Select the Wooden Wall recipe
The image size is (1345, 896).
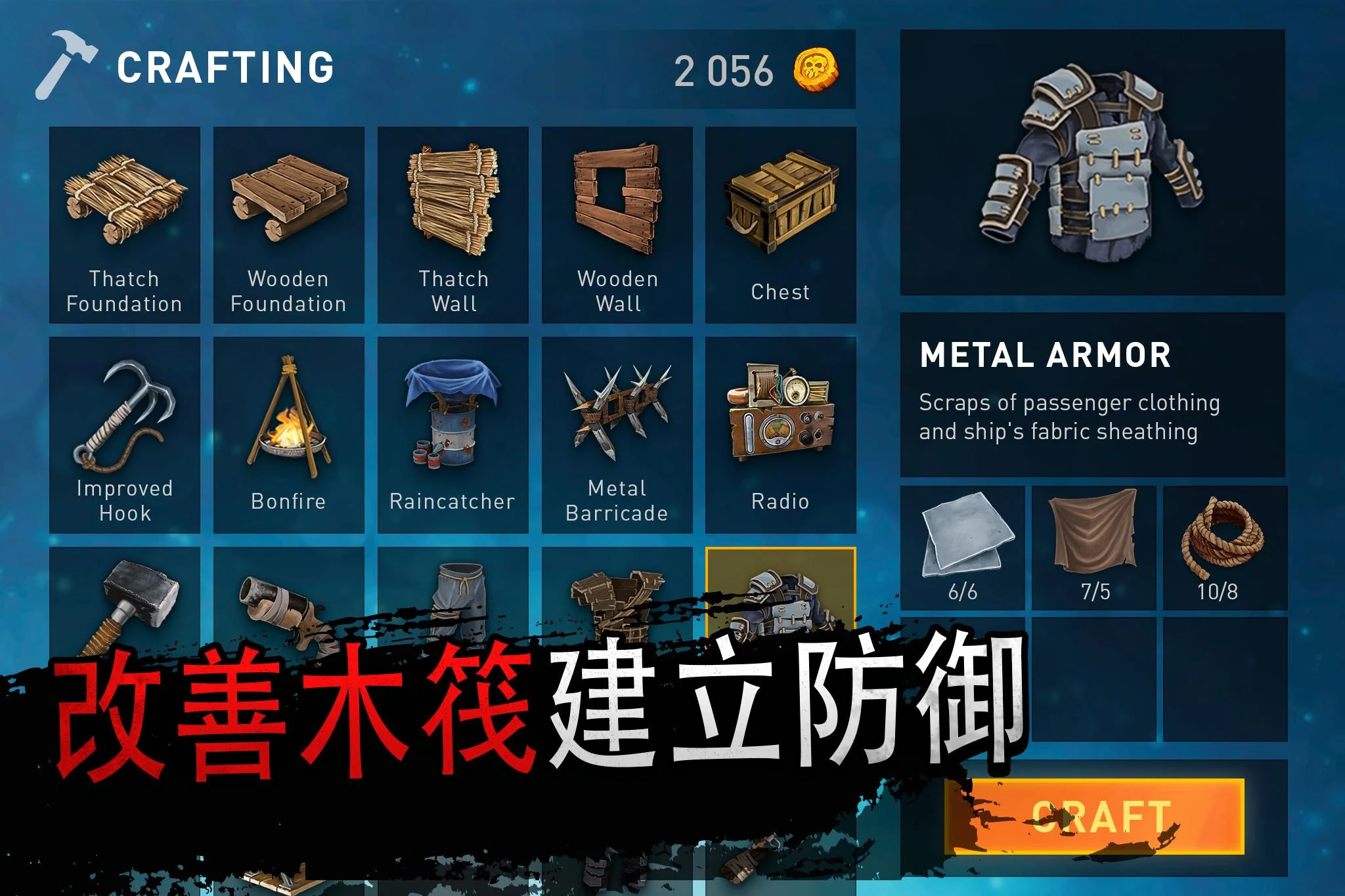coord(617,223)
